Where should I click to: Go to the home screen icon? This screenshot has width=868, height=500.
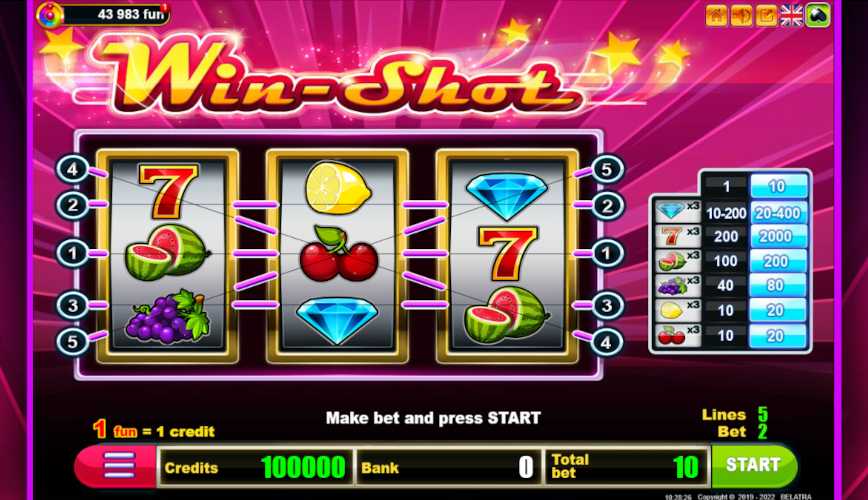[716, 15]
